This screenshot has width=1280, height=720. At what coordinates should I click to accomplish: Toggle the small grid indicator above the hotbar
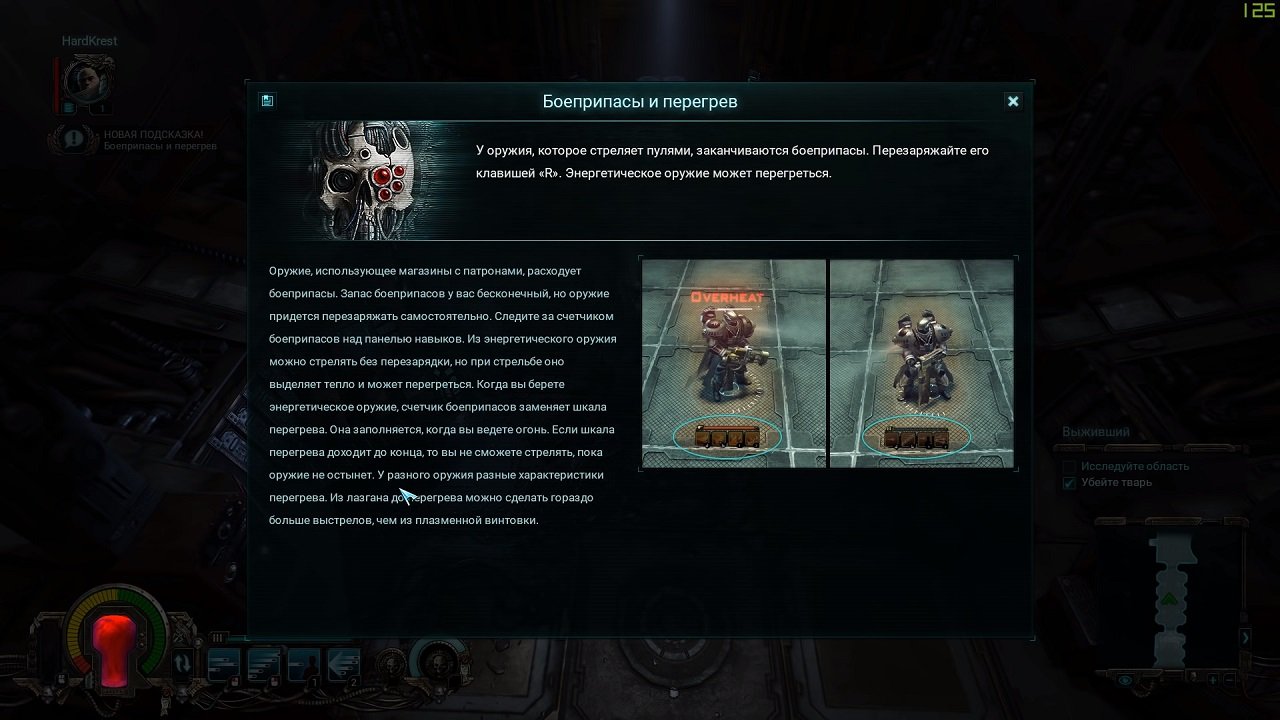click(x=218, y=637)
